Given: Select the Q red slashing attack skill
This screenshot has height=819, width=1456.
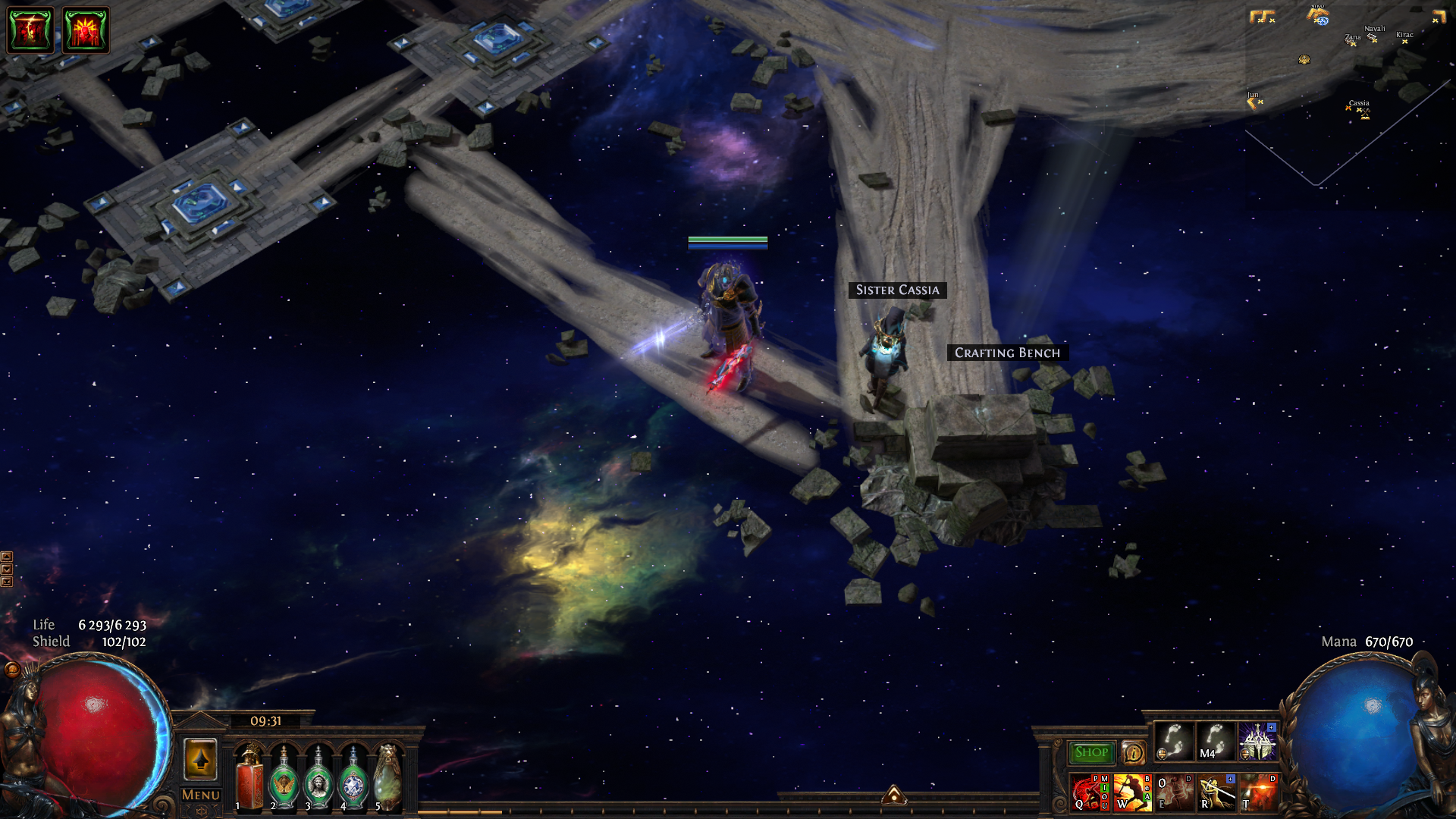Looking at the screenshot, I should point(1089,792).
